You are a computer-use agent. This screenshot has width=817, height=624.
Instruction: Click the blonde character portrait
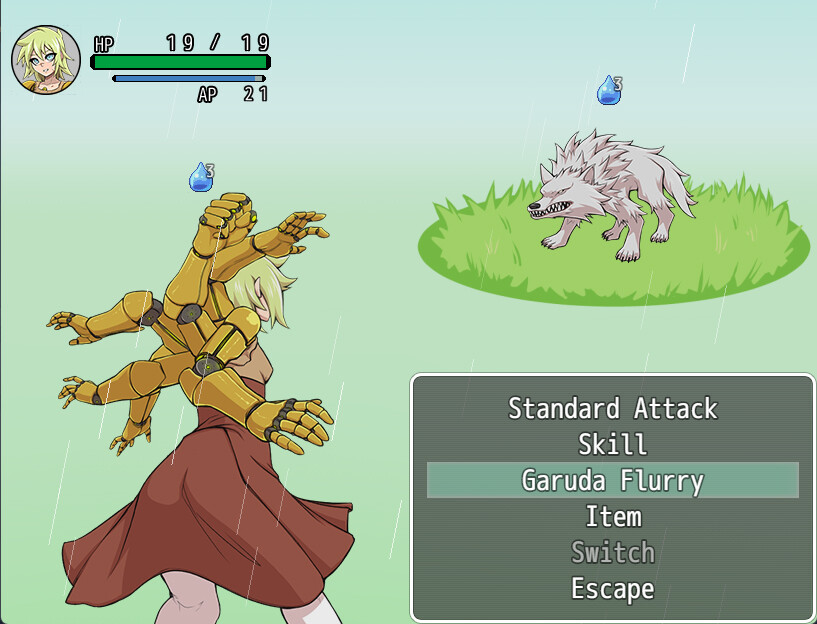point(46,60)
